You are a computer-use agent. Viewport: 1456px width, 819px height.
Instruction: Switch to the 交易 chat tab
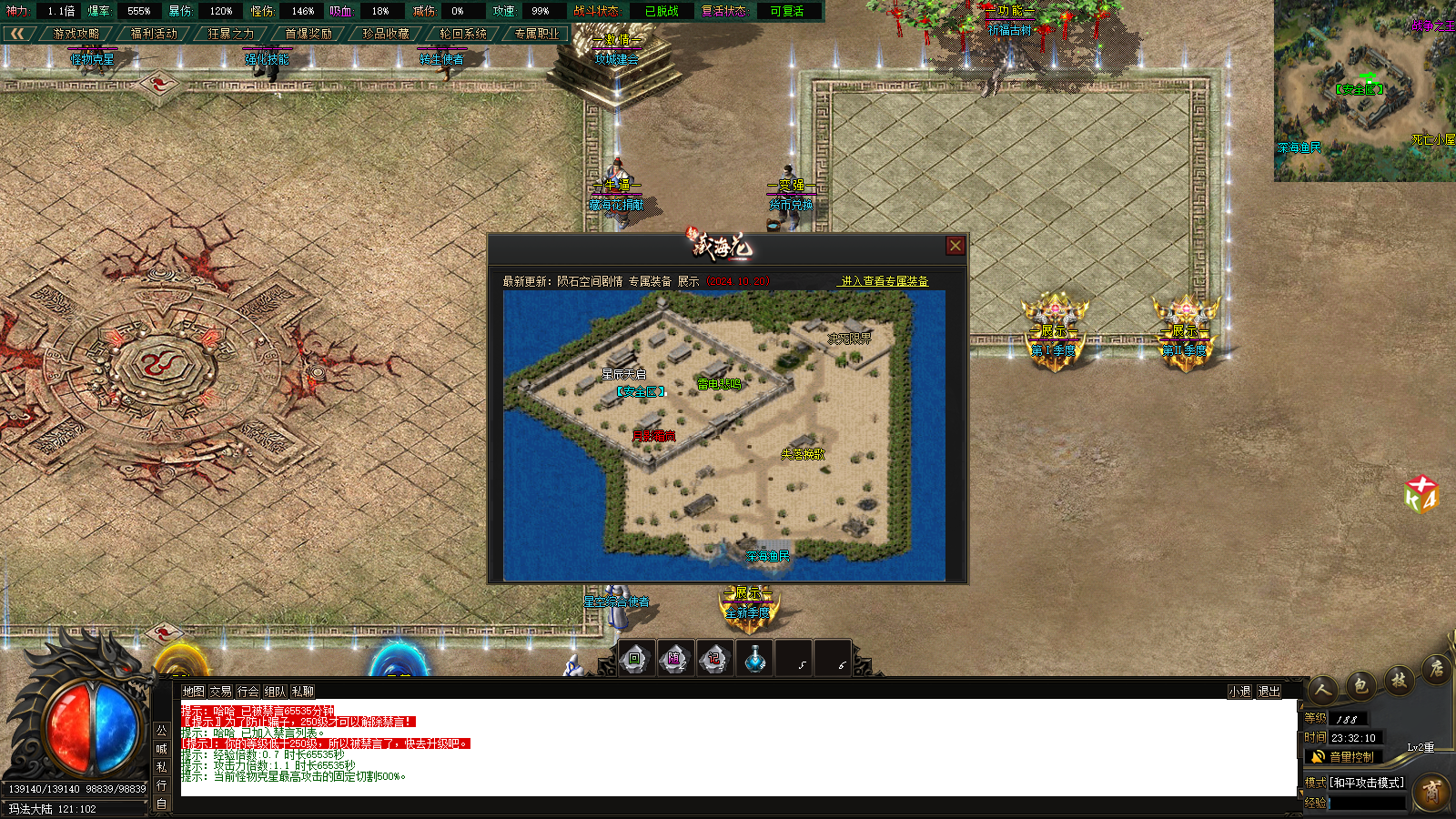pos(220,692)
